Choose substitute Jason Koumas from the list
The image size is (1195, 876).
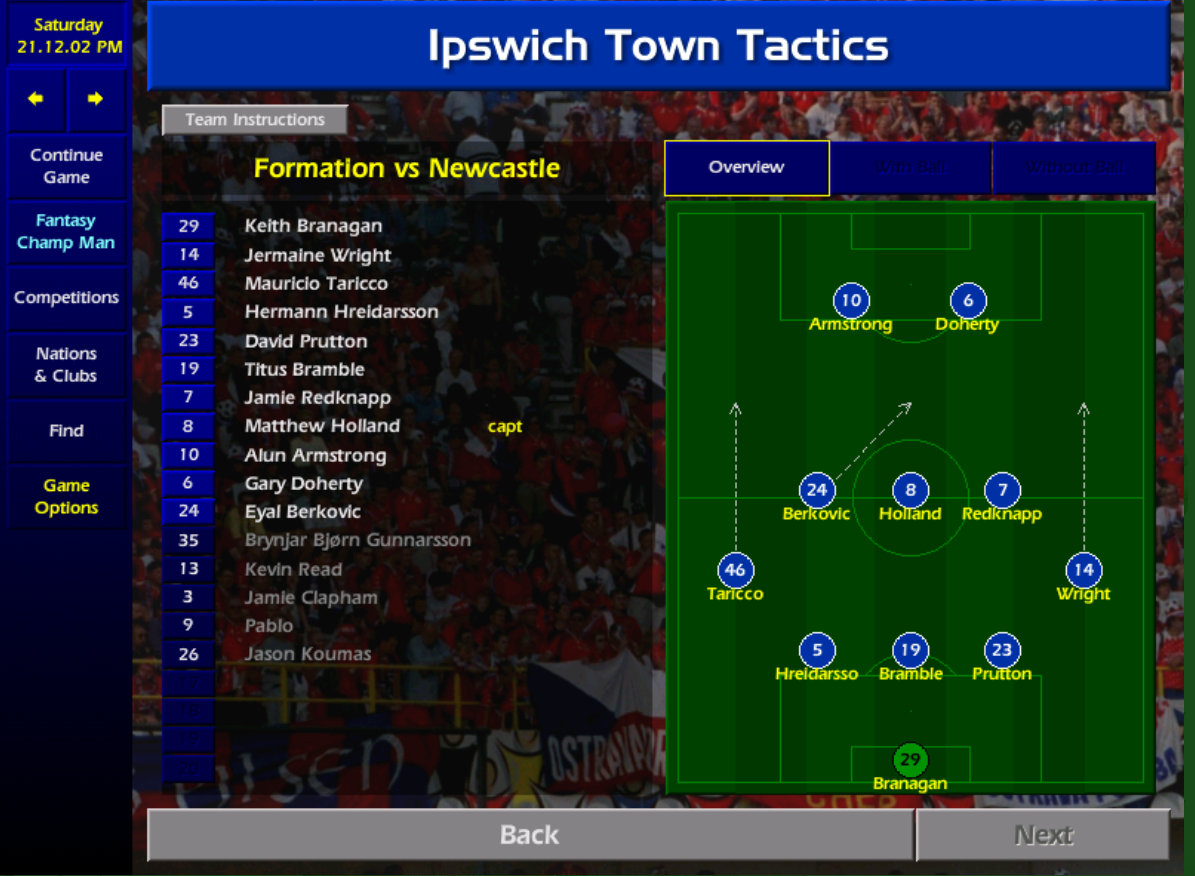pos(308,654)
